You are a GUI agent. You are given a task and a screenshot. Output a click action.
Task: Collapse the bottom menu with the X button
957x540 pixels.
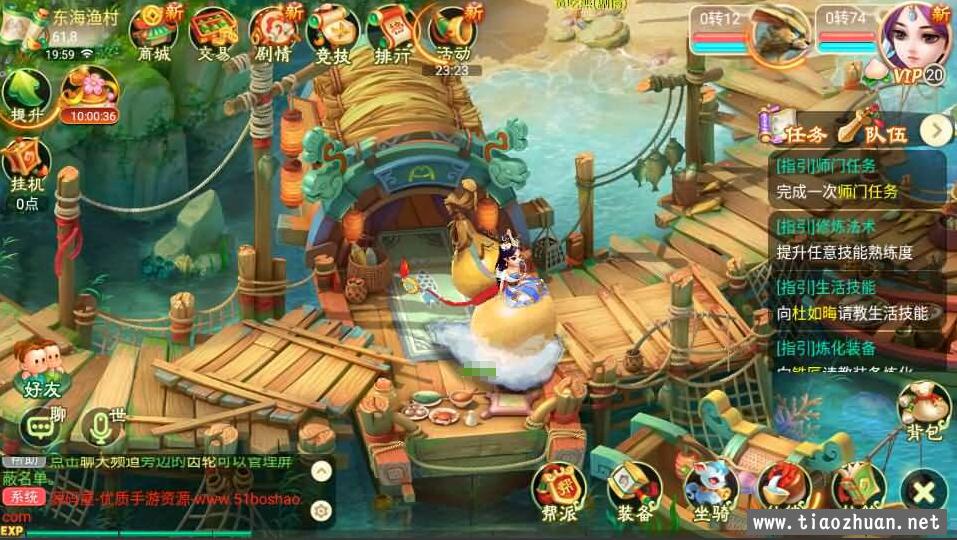coord(923,491)
